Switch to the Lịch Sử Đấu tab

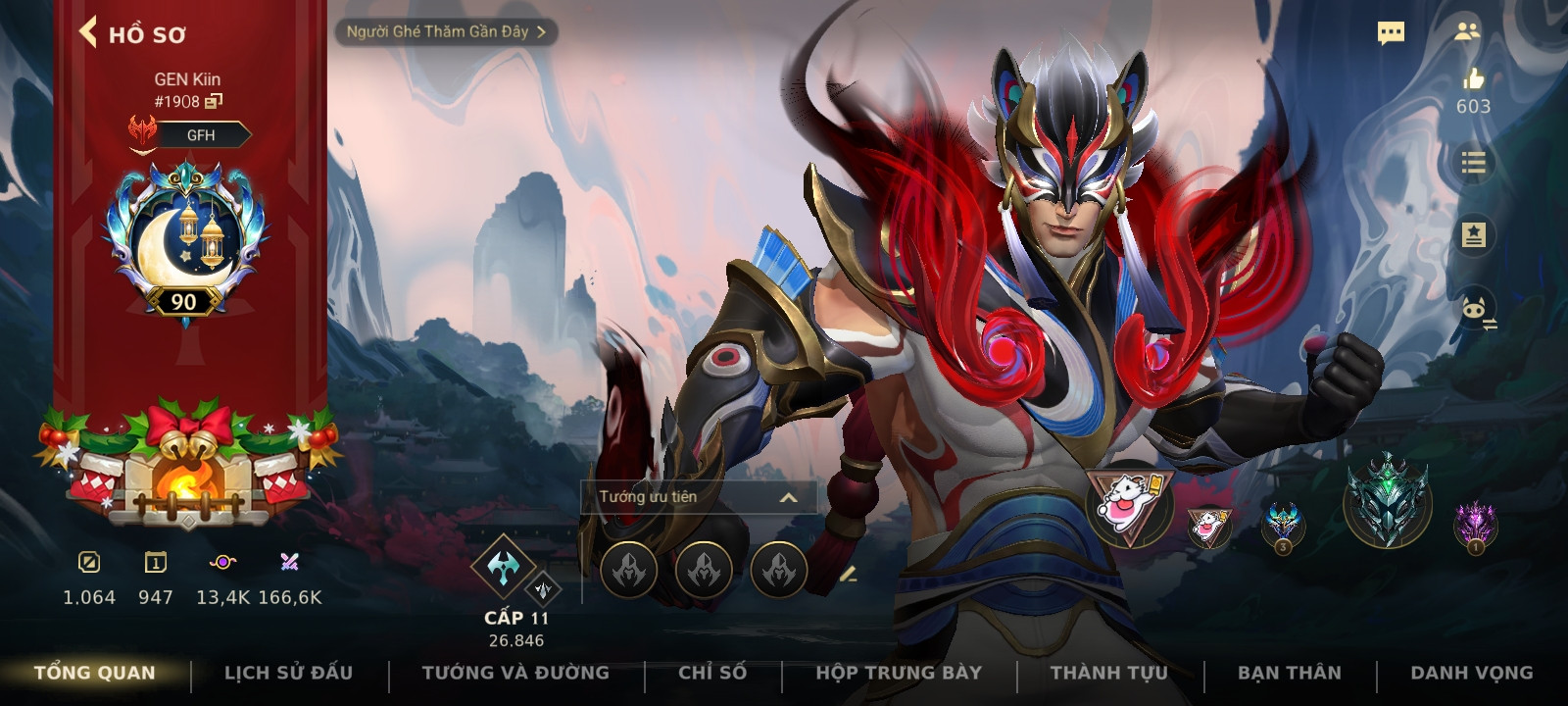point(288,673)
